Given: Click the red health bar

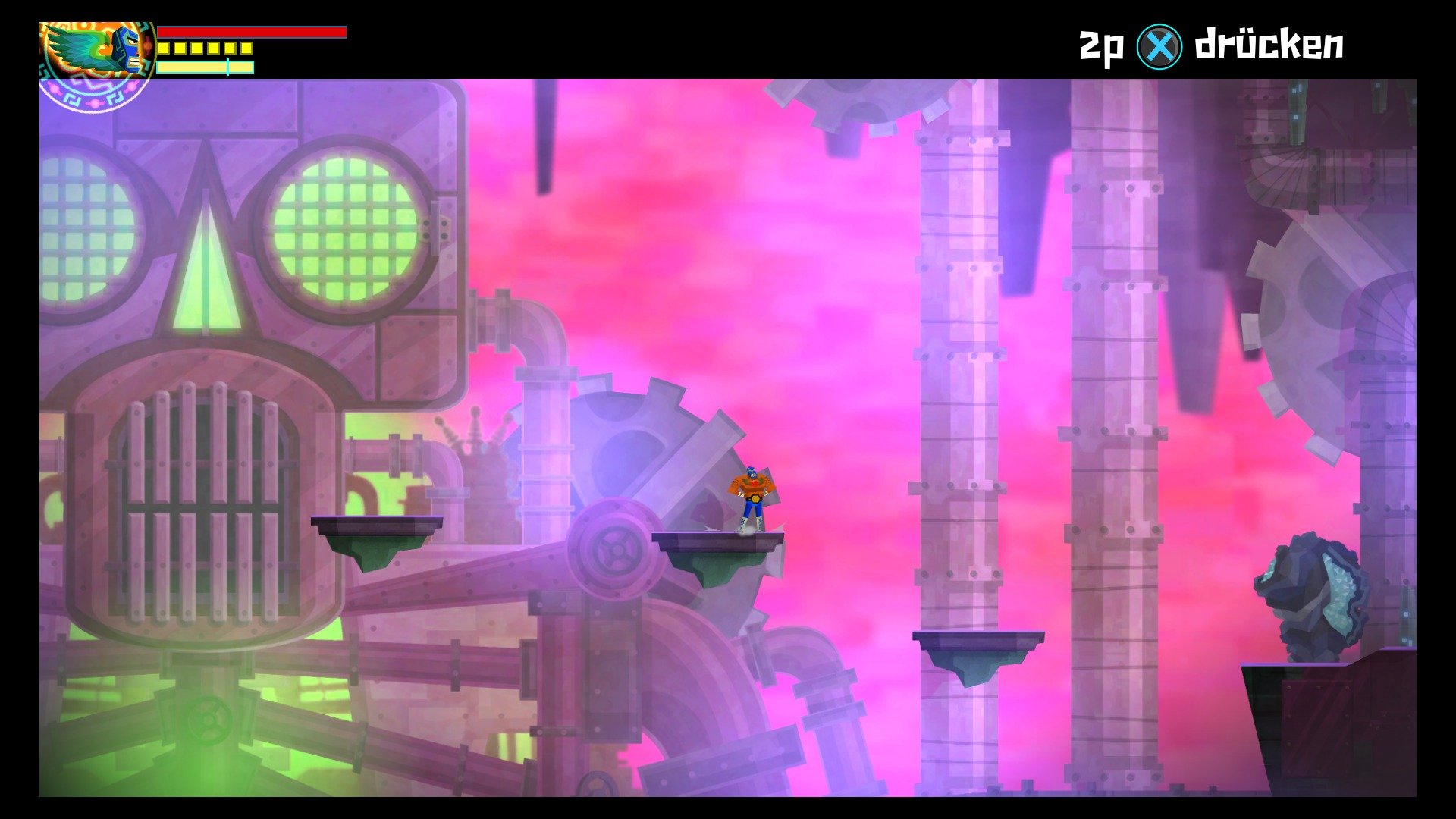Looking at the screenshot, I should tap(250, 32).
